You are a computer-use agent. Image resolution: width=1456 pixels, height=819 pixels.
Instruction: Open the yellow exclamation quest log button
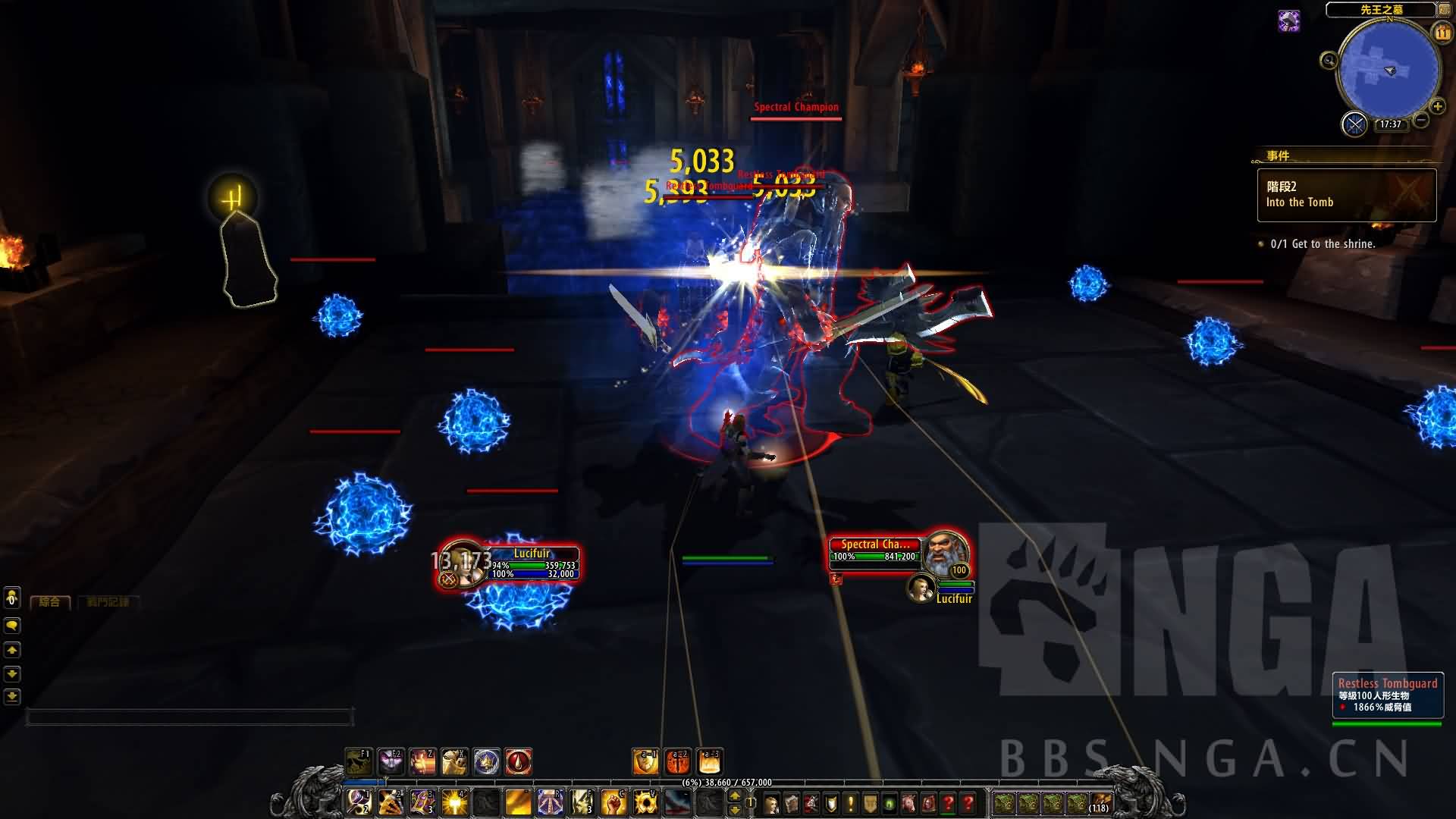click(x=850, y=803)
